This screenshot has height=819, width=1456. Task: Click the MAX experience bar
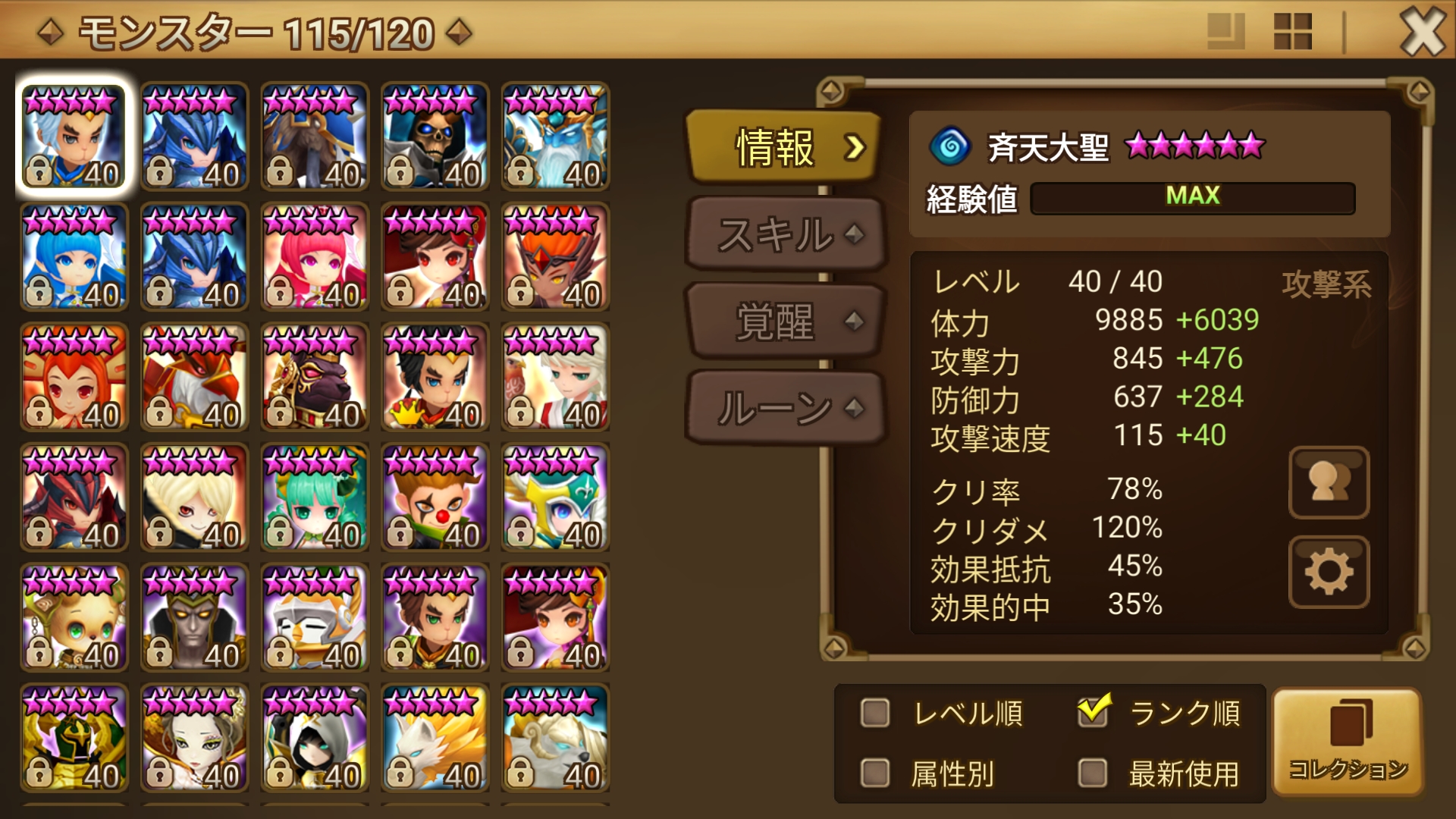coord(1192,197)
